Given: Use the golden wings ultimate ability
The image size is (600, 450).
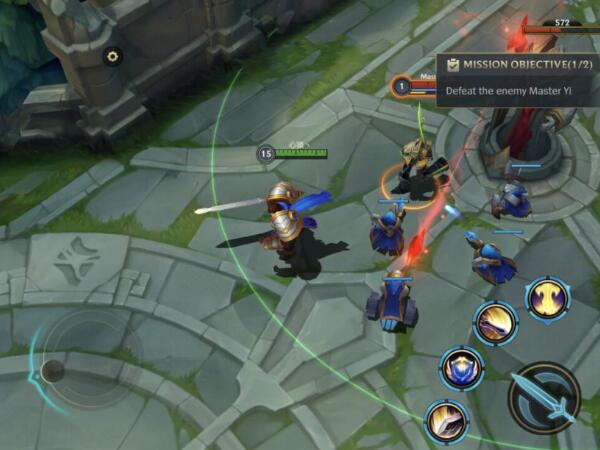Looking at the screenshot, I should [548, 298].
